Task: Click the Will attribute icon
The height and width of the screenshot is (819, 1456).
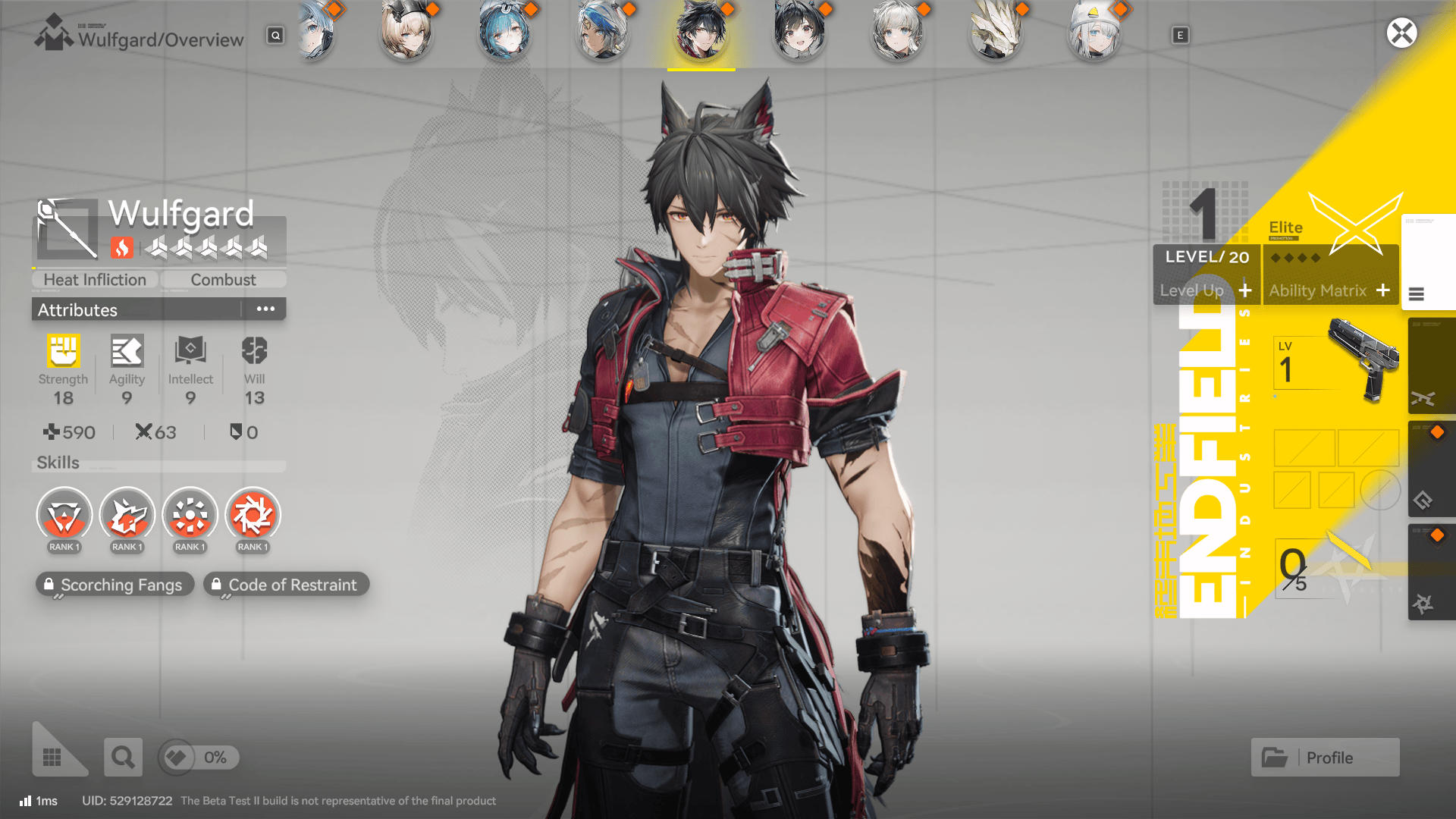Action: coord(253,353)
